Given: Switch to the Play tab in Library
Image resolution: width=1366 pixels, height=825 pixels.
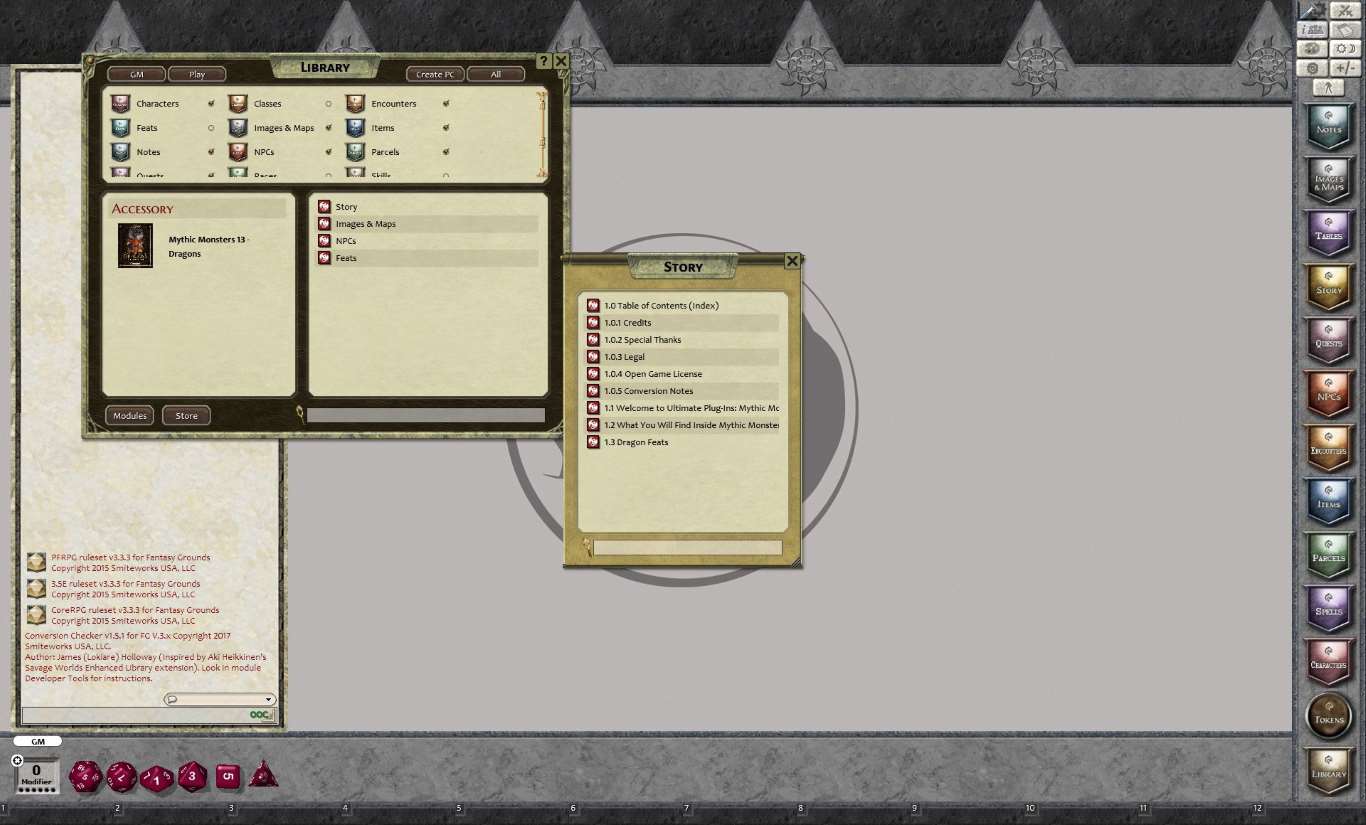Looking at the screenshot, I should (x=197, y=73).
